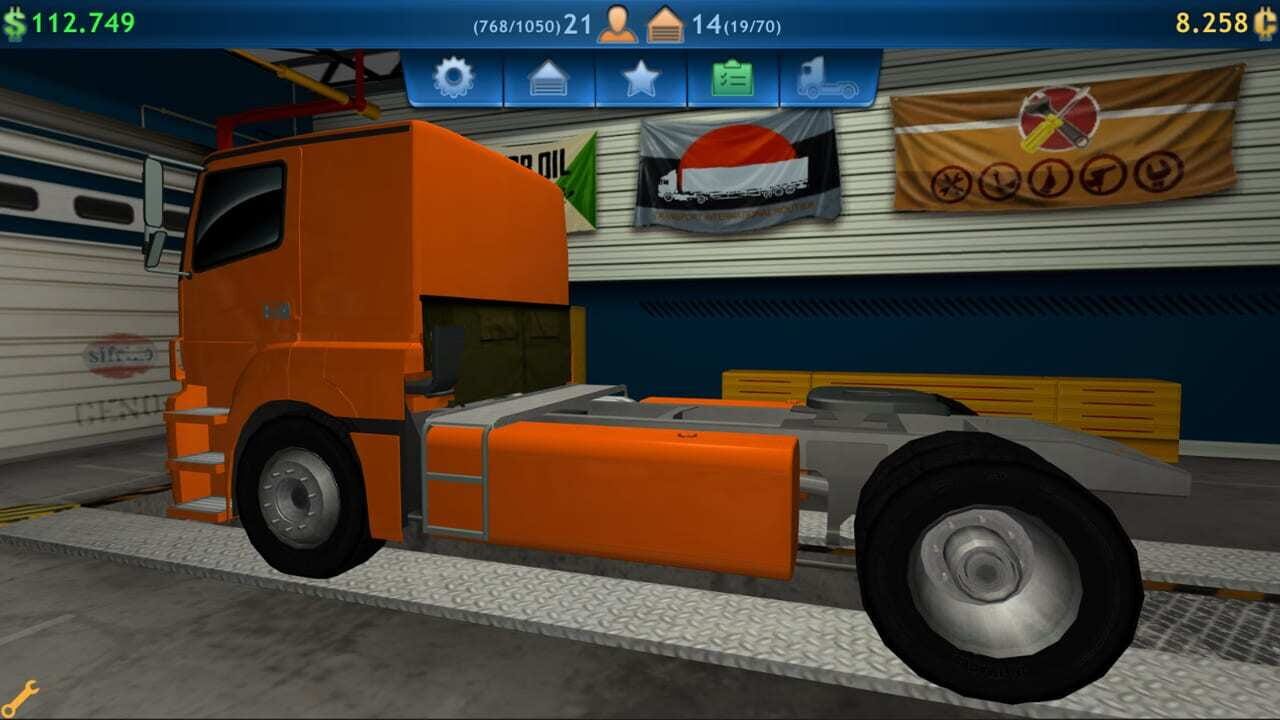Select the truck's front wheel
This screenshot has height=720, width=1280.
coord(299,493)
